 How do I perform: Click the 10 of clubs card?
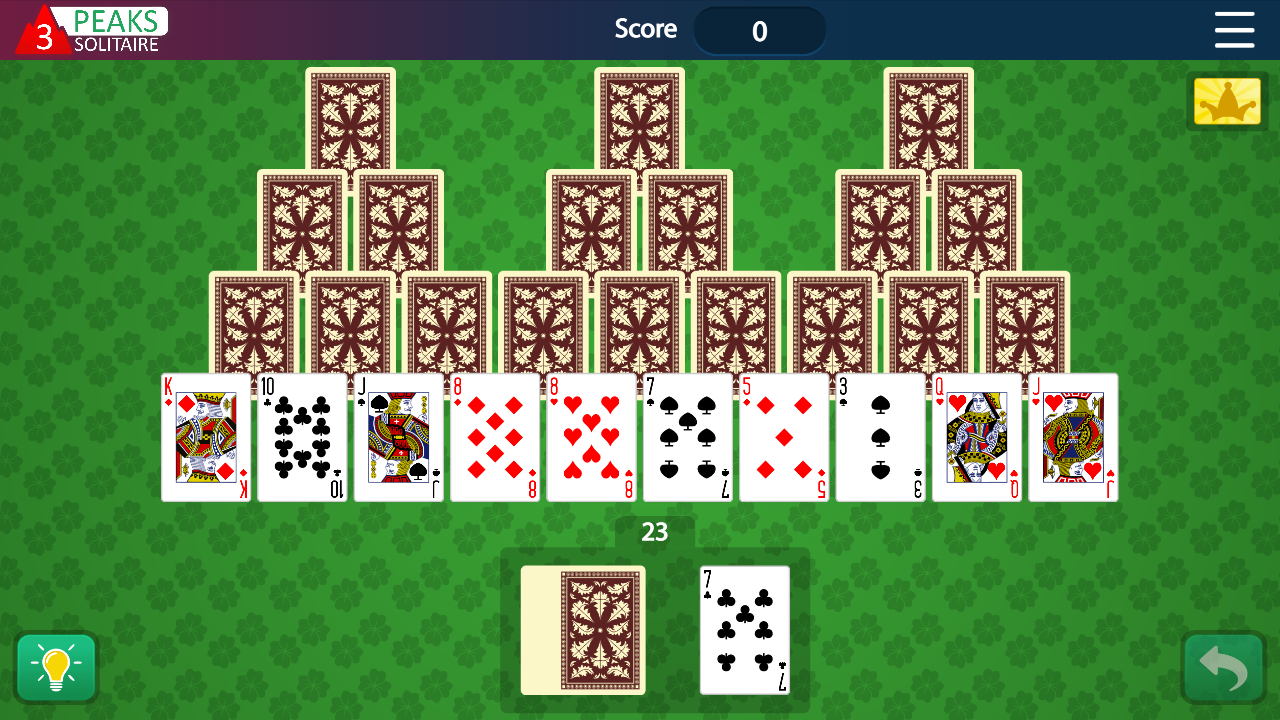pyautogui.click(x=302, y=437)
